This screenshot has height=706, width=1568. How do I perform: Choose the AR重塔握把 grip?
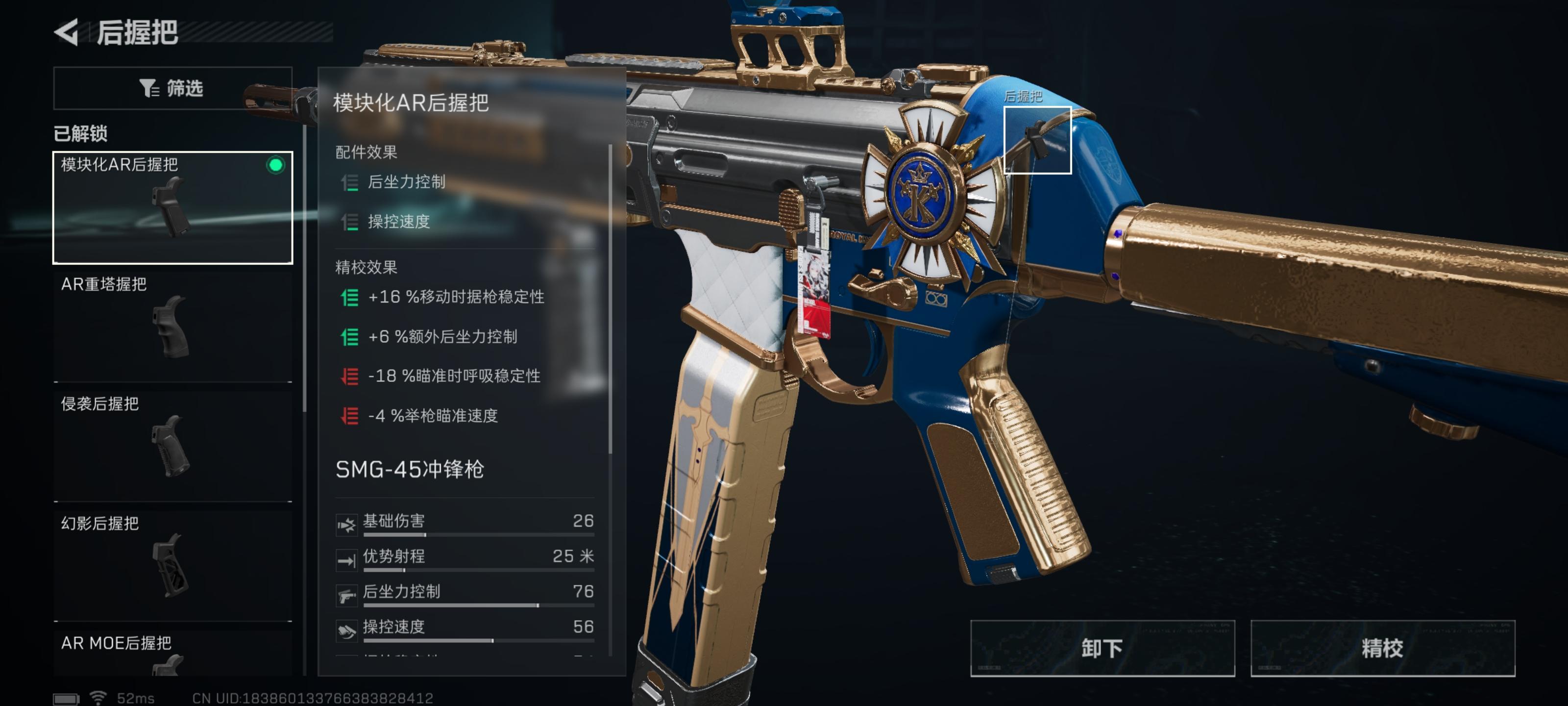click(172, 326)
